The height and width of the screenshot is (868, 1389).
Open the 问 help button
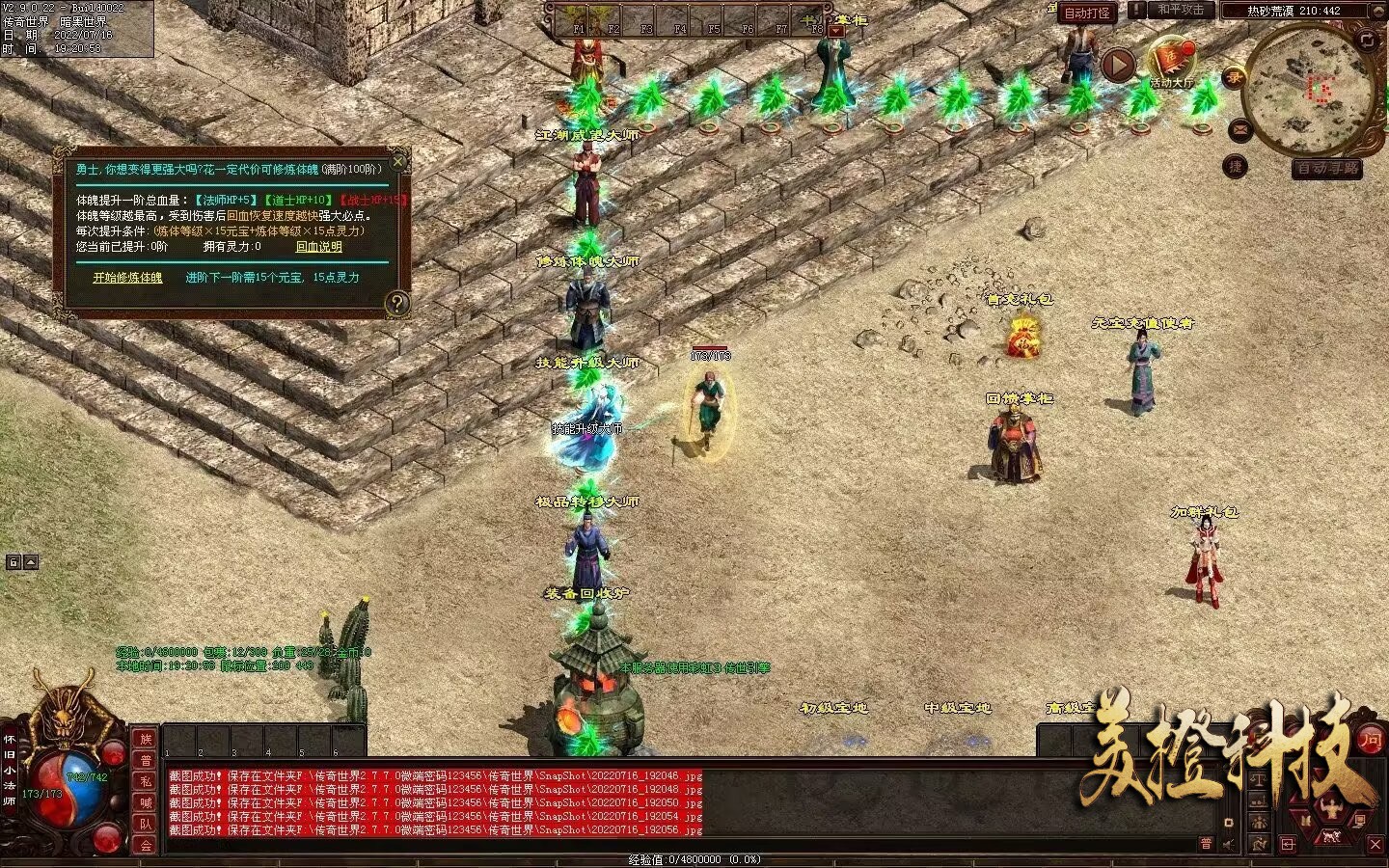pos(1371,740)
